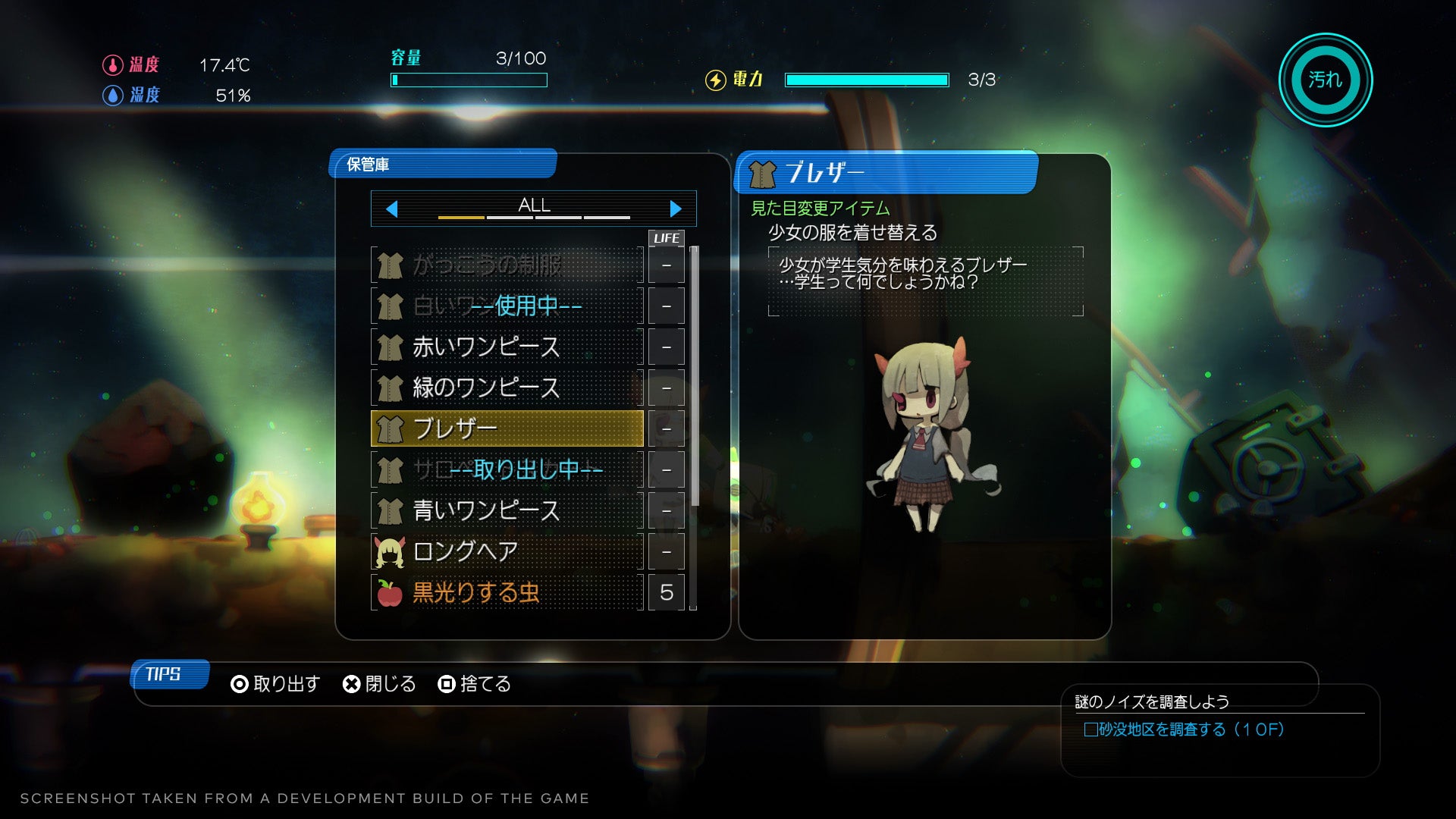Click the ALL category filter label

pyautogui.click(x=534, y=206)
